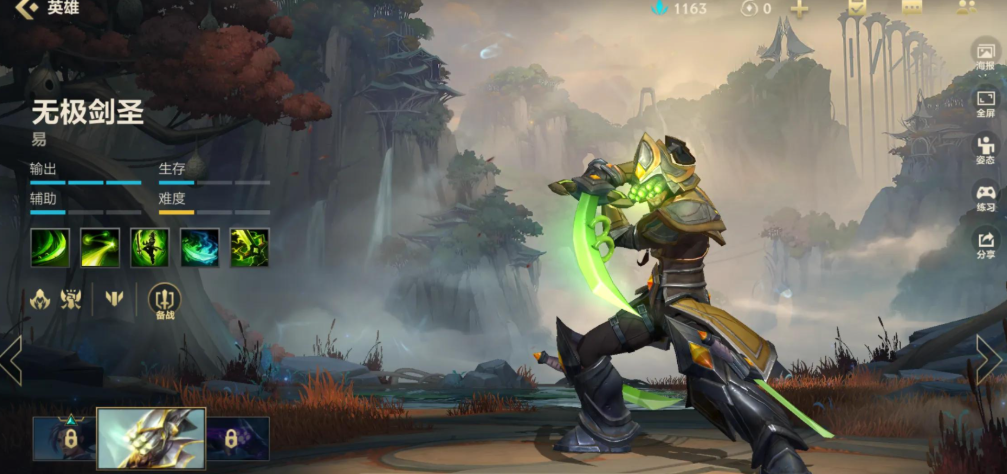Open the 备战 loadout button
Screen dimensions: 1007x474
pos(164,299)
